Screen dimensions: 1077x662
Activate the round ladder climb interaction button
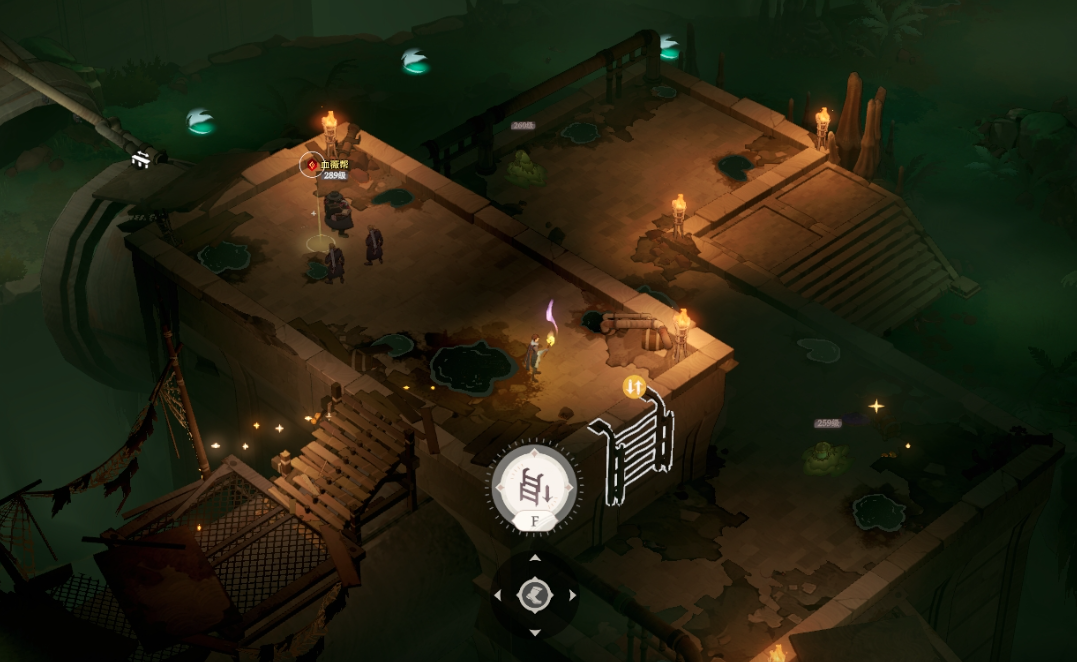tap(535, 486)
